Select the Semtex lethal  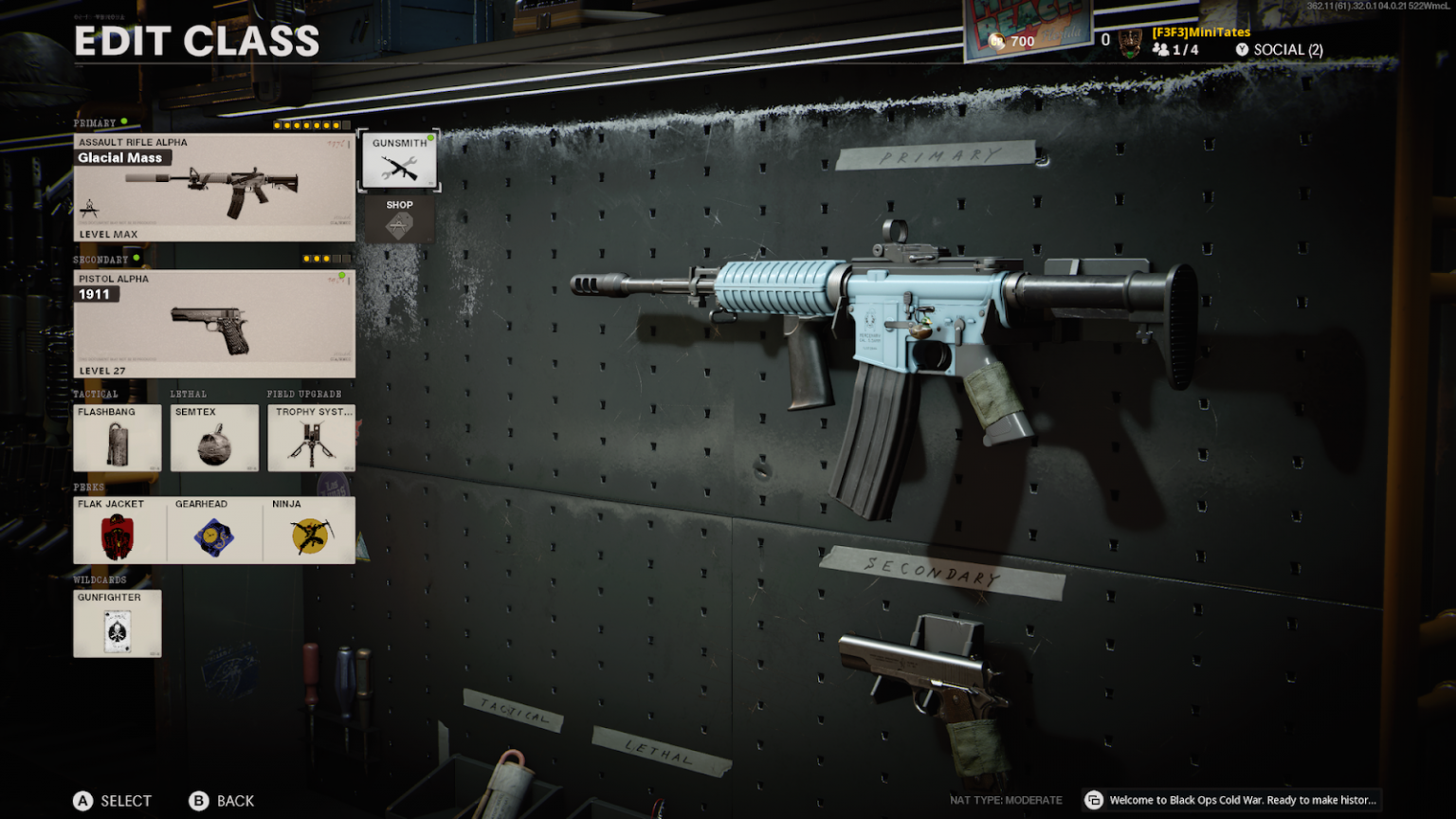pyautogui.click(x=213, y=438)
